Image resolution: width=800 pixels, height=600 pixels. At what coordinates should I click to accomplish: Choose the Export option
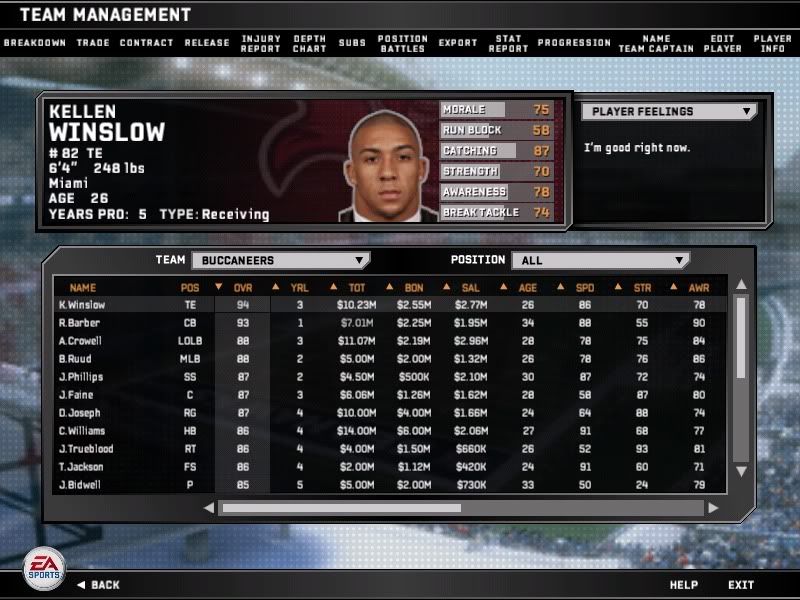(458, 43)
